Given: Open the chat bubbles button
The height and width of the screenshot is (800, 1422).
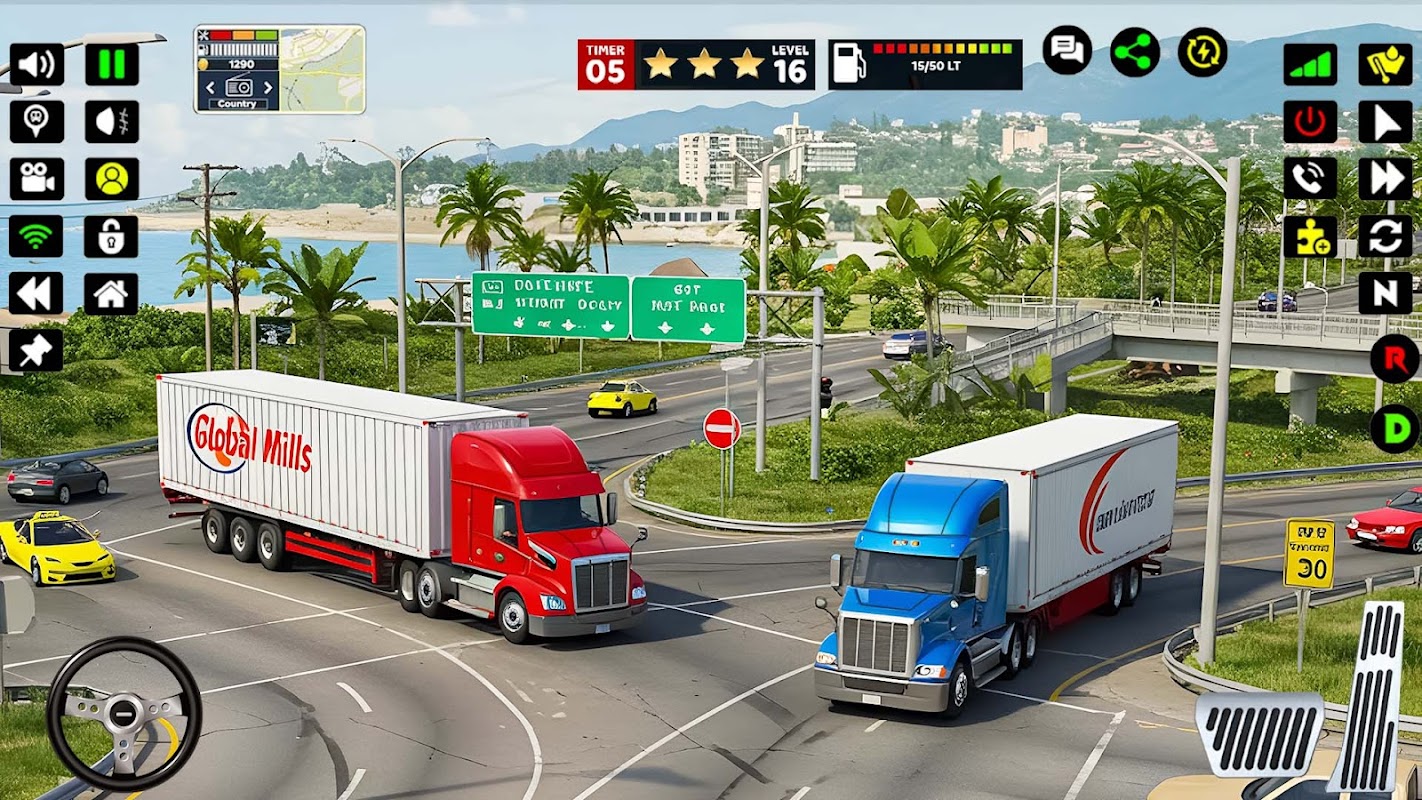Looking at the screenshot, I should click(x=1067, y=51).
